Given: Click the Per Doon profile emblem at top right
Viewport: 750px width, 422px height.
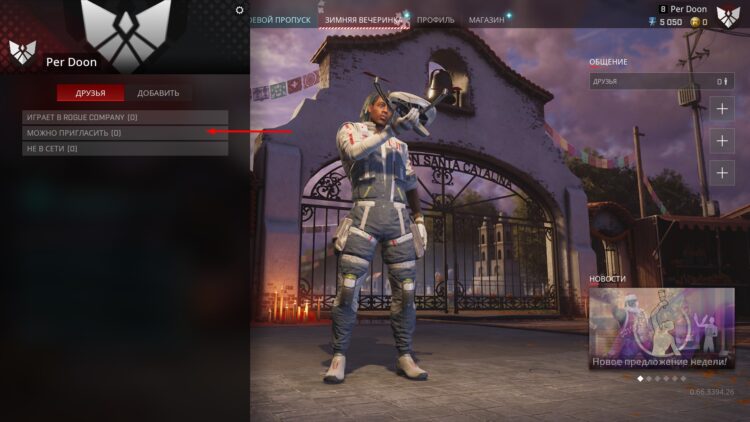Looking at the screenshot, I should 728,15.
